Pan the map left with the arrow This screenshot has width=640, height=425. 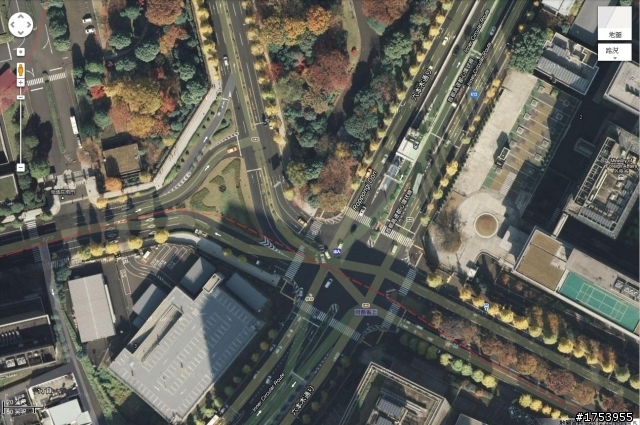12,25
